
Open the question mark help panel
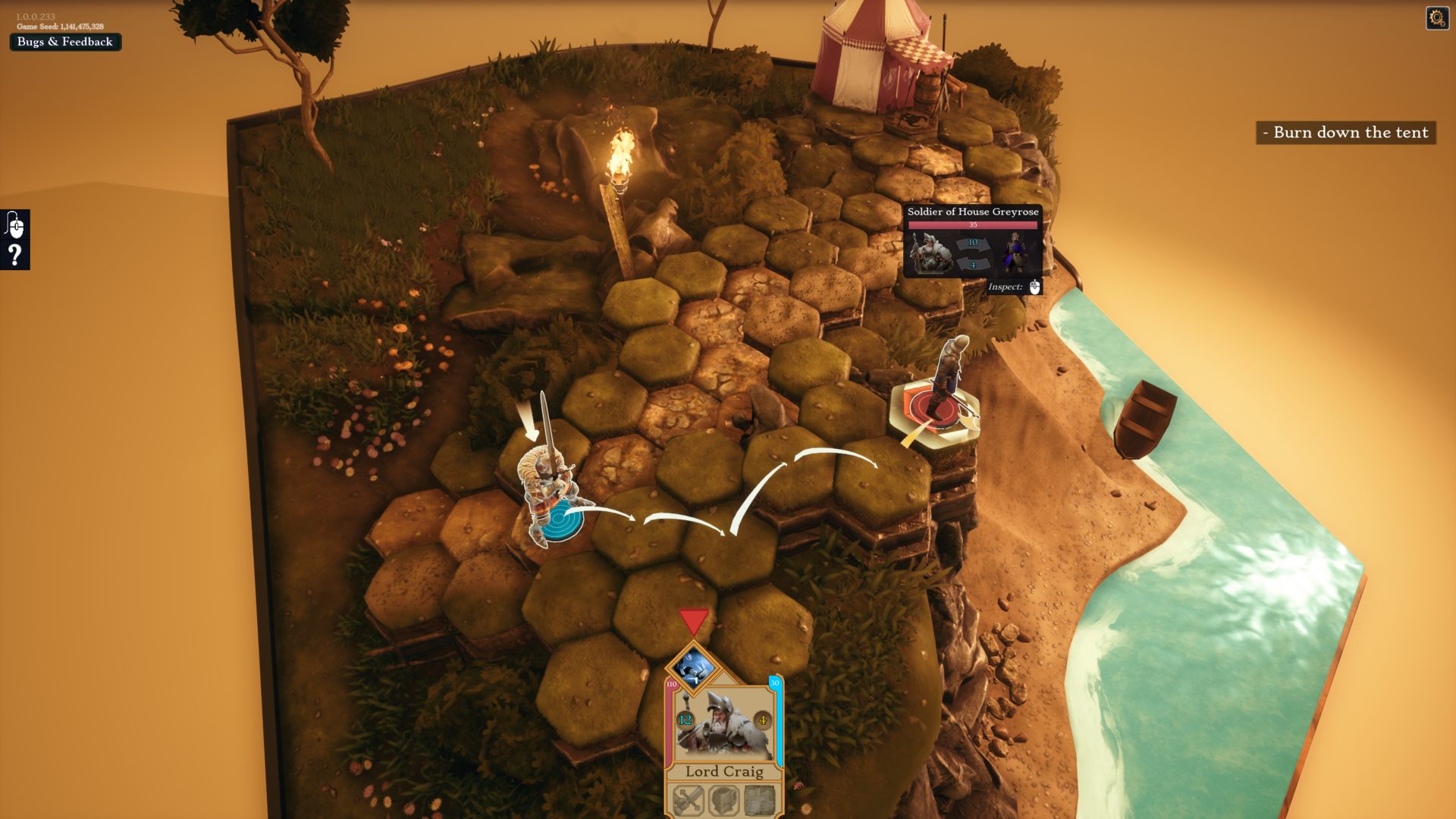click(15, 255)
